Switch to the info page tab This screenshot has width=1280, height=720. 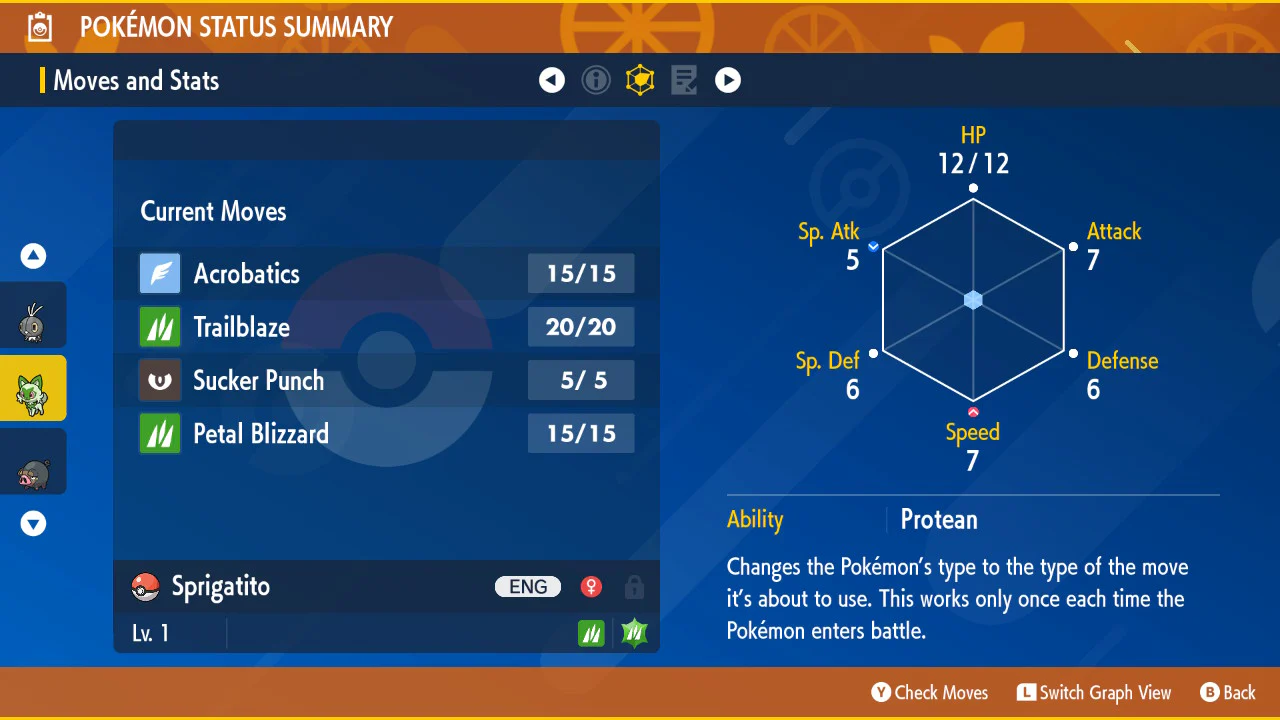pos(596,80)
